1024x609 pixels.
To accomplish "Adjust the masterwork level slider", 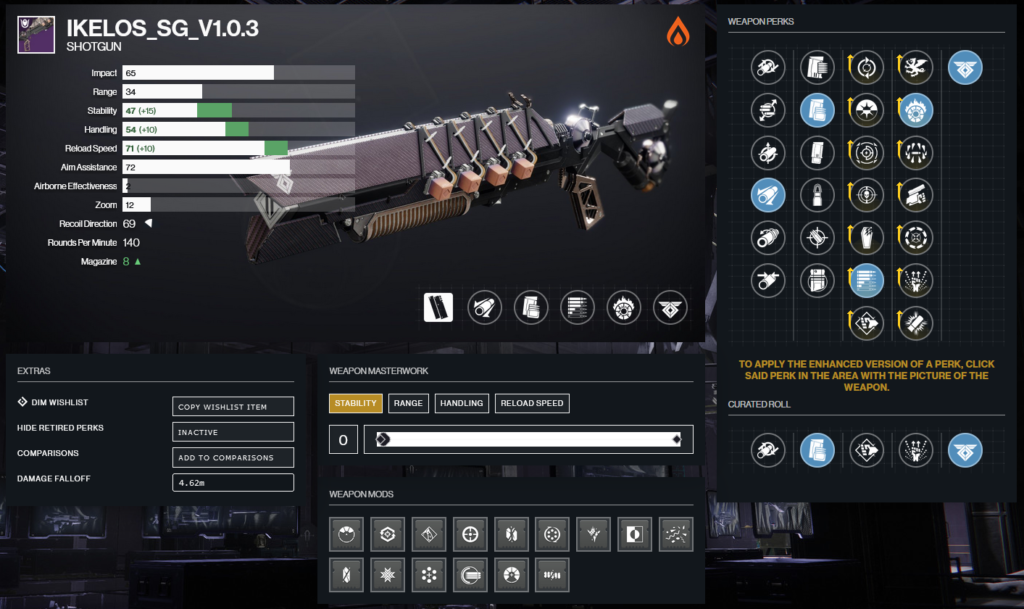I will pyautogui.click(x=528, y=439).
